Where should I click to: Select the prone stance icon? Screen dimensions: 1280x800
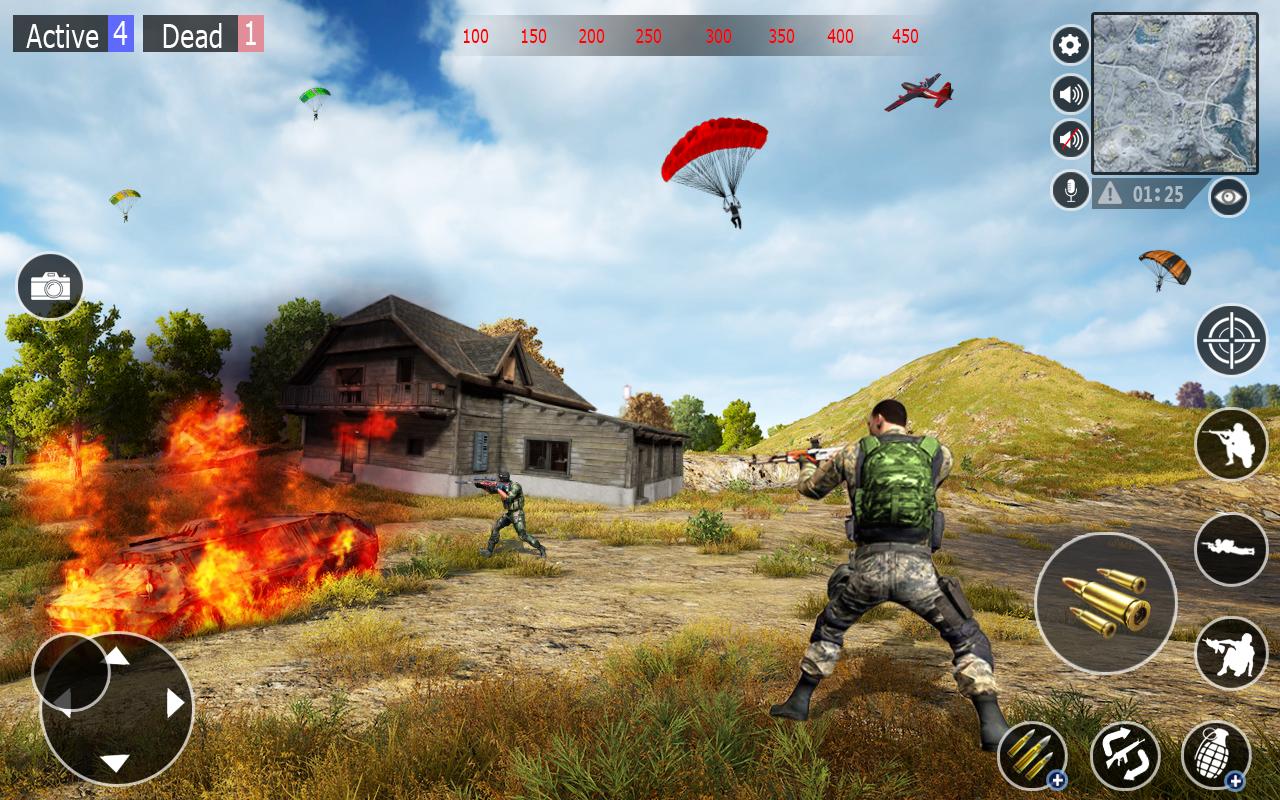point(1232,549)
